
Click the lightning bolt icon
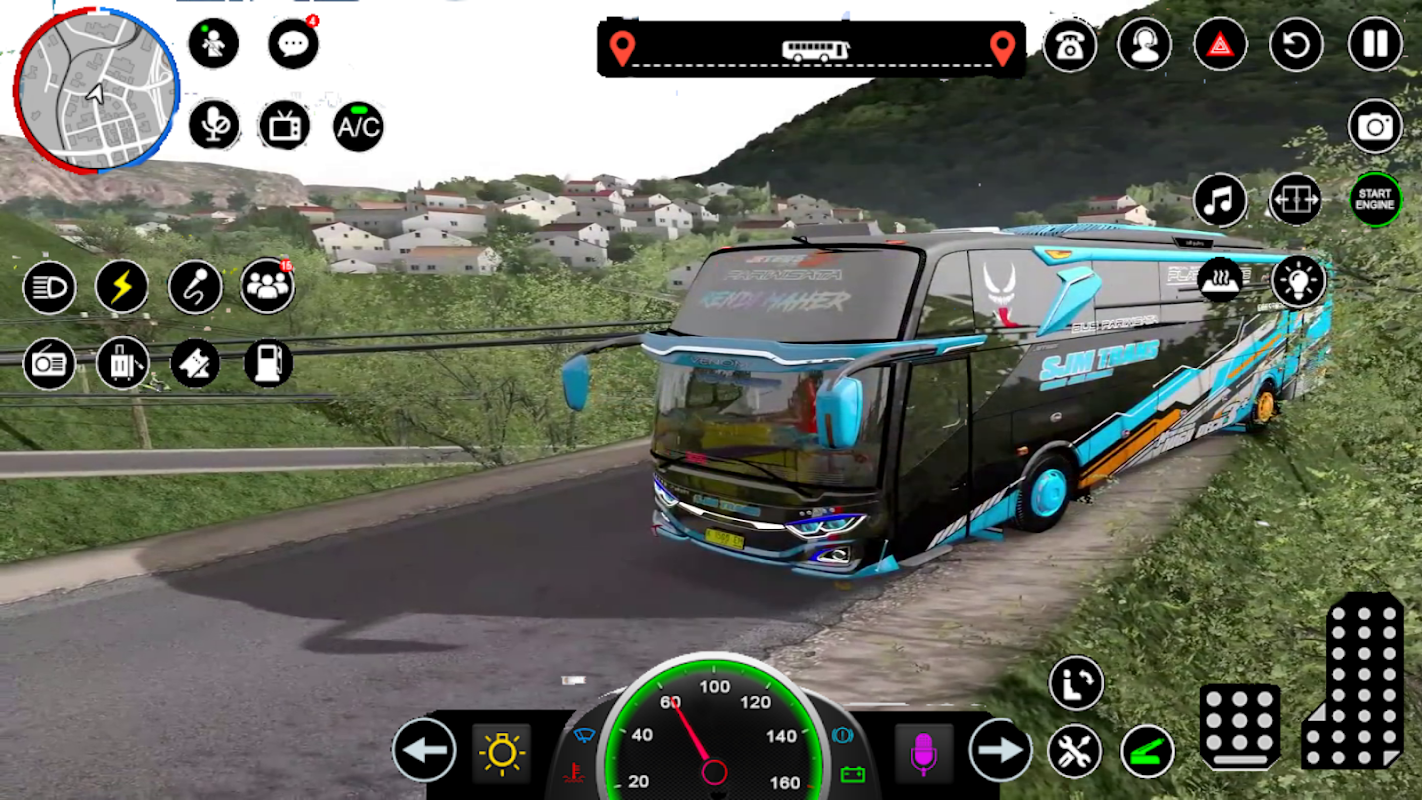122,287
